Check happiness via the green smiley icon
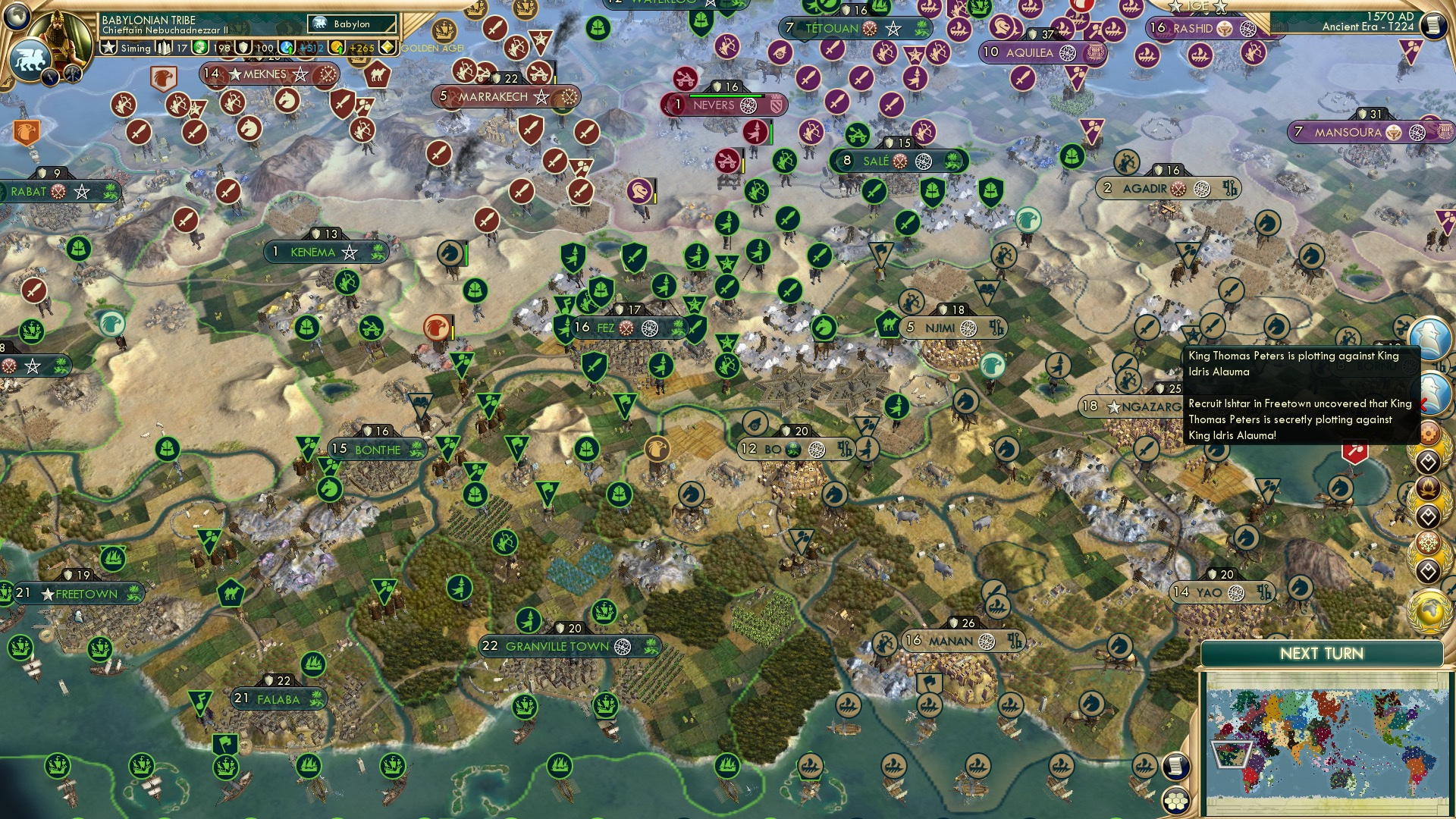This screenshot has width=1456, height=819. (200, 47)
